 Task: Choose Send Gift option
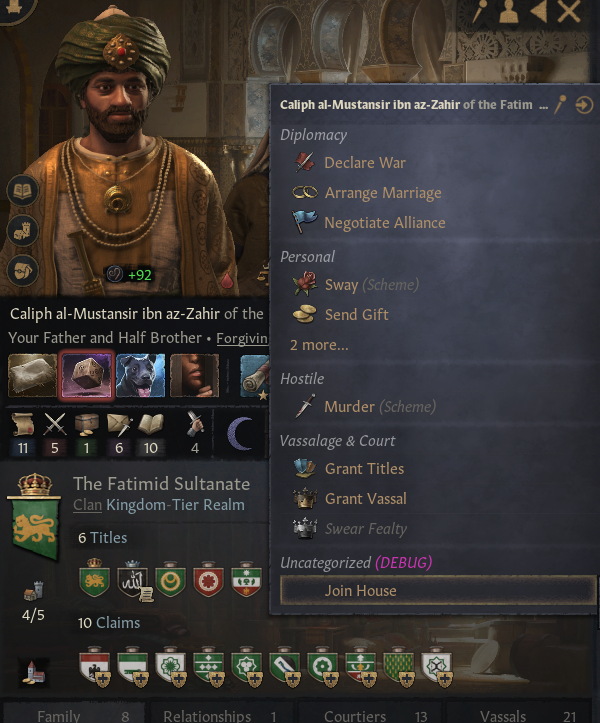point(356,314)
